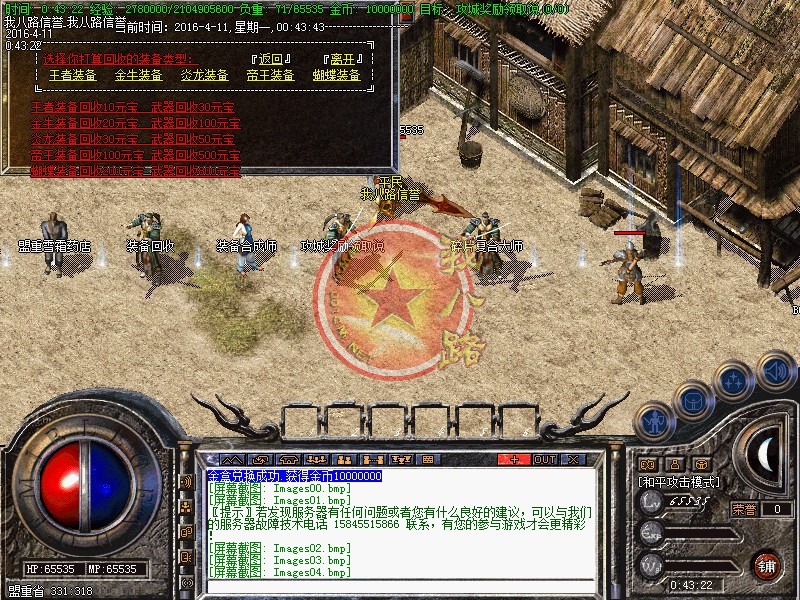Focus the chat text input field
Image resolution: width=800 pixels, height=600 pixels.
pos(400,585)
